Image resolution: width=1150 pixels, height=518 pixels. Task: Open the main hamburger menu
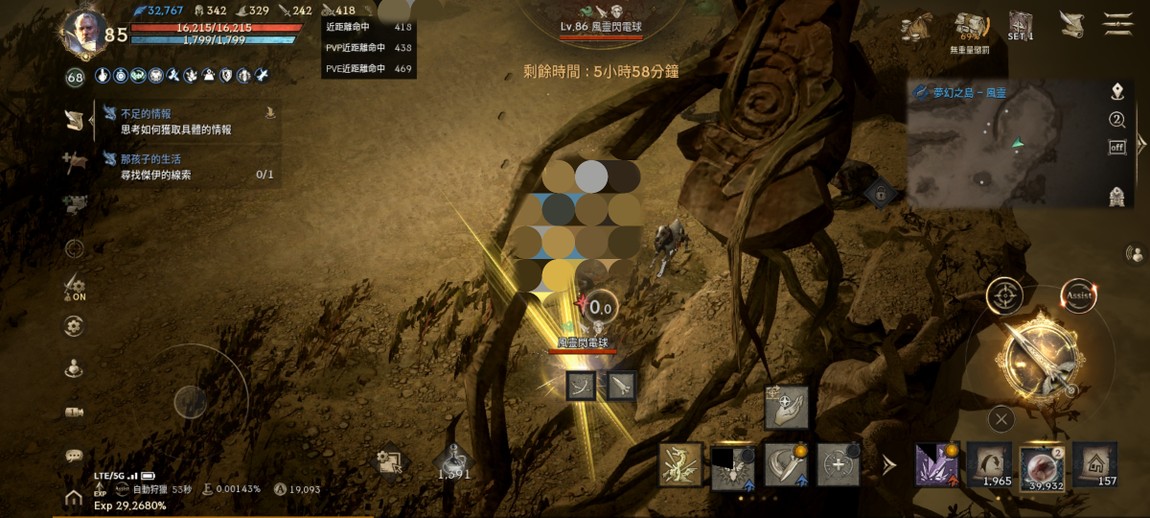pyautogui.click(x=1117, y=24)
